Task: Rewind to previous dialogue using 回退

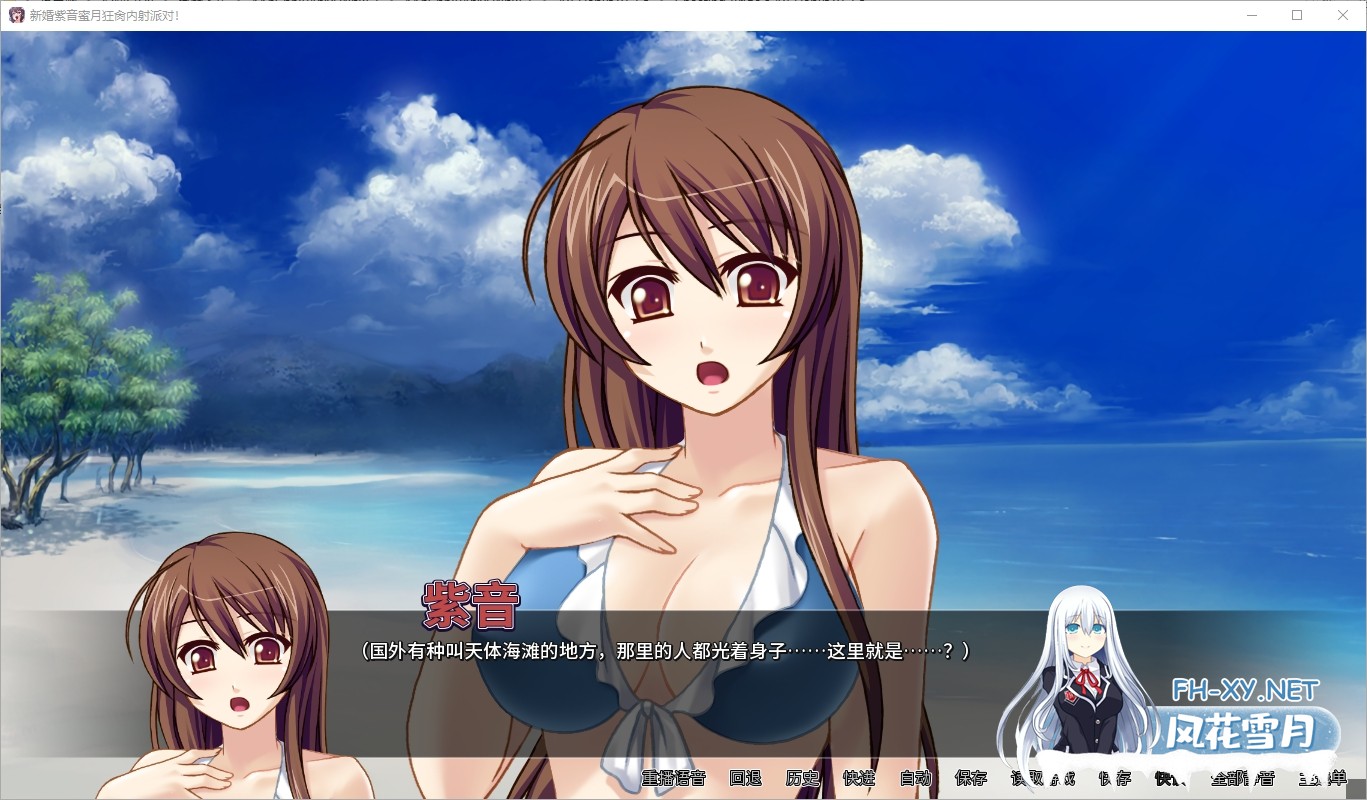Action: coord(745,778)
